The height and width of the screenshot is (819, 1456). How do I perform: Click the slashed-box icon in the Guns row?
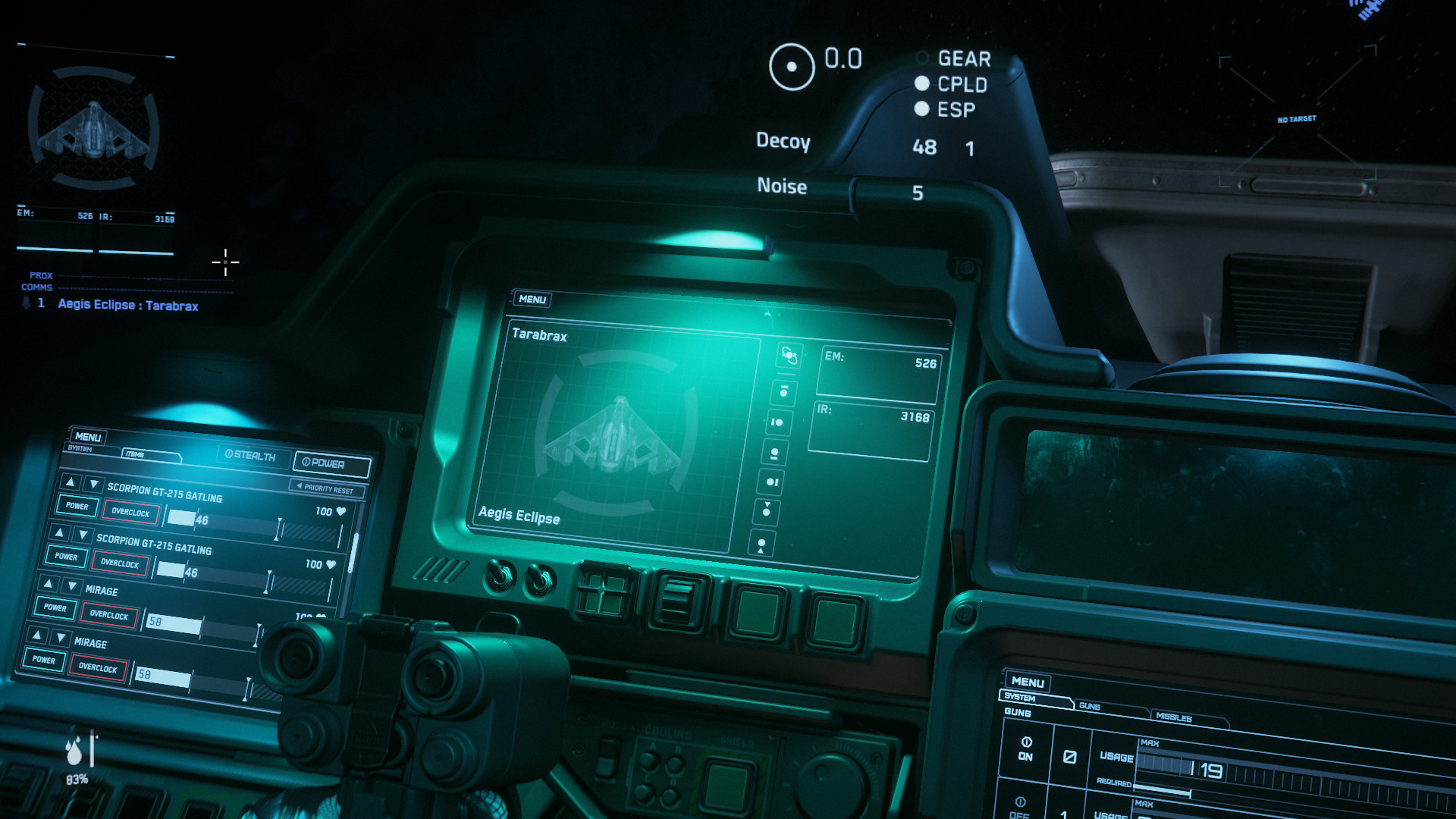[x=1069, y=757]
